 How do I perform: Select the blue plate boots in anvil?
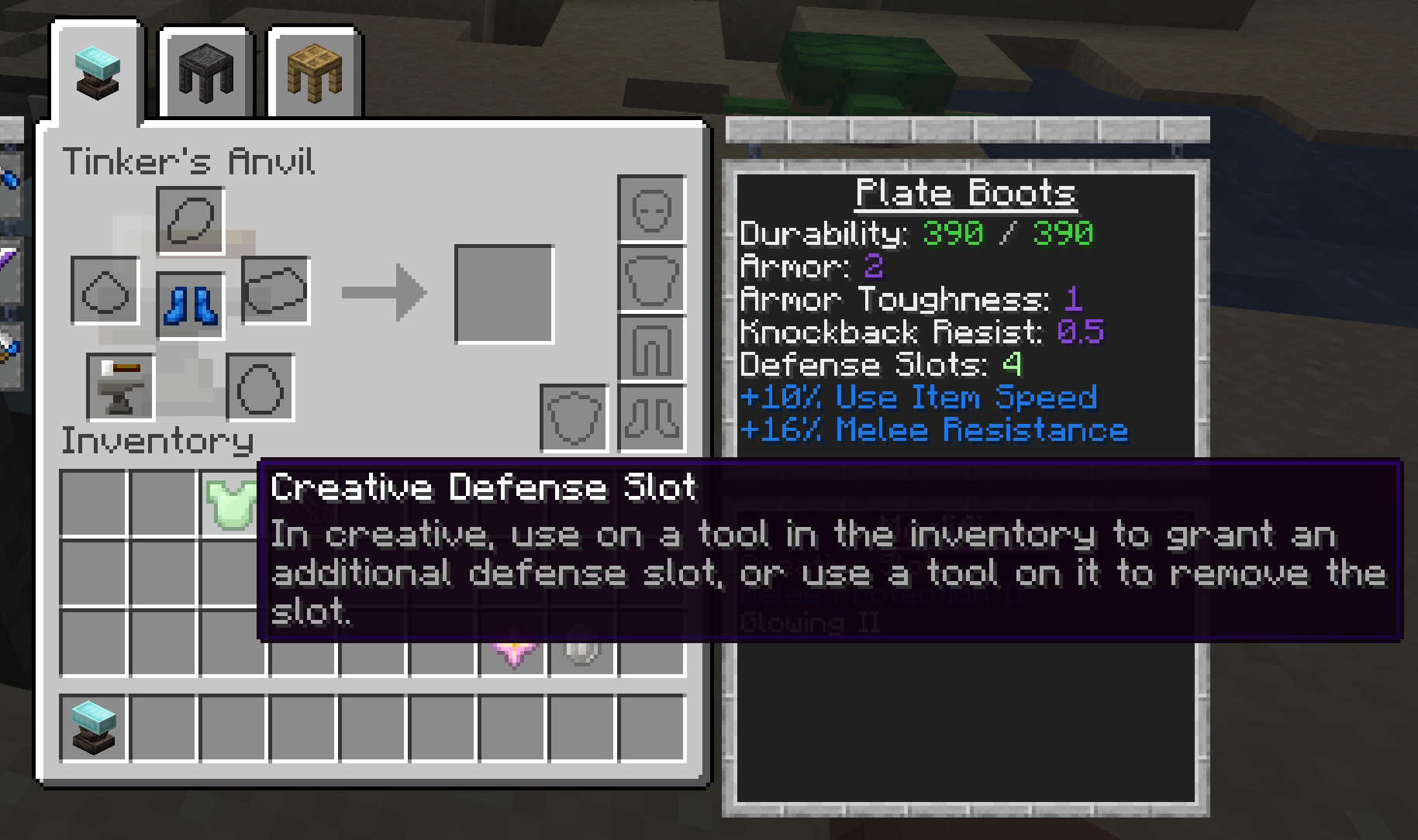pyautogui.click(x=190, y=305)
